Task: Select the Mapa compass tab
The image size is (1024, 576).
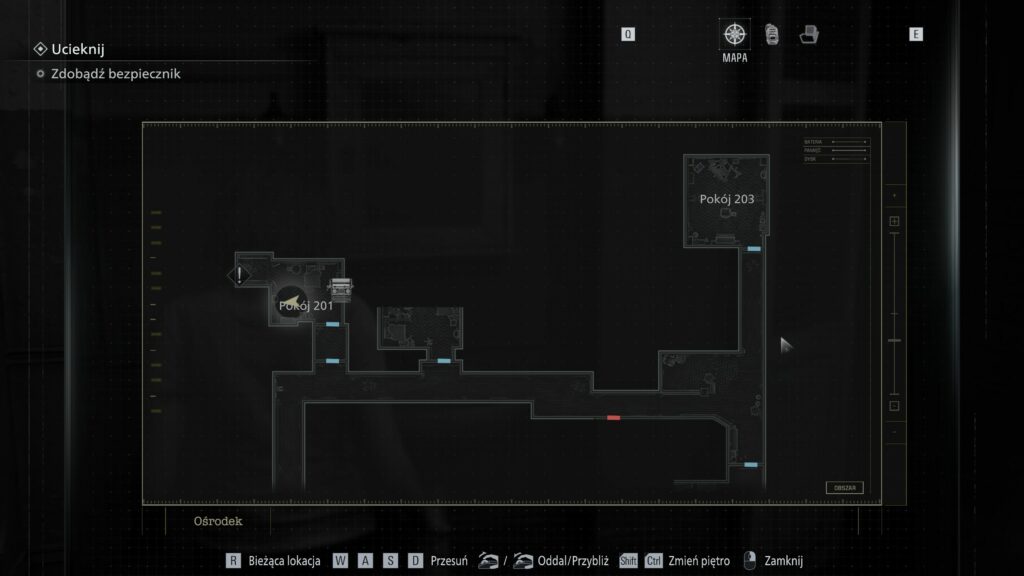Action: coord(735,35)
